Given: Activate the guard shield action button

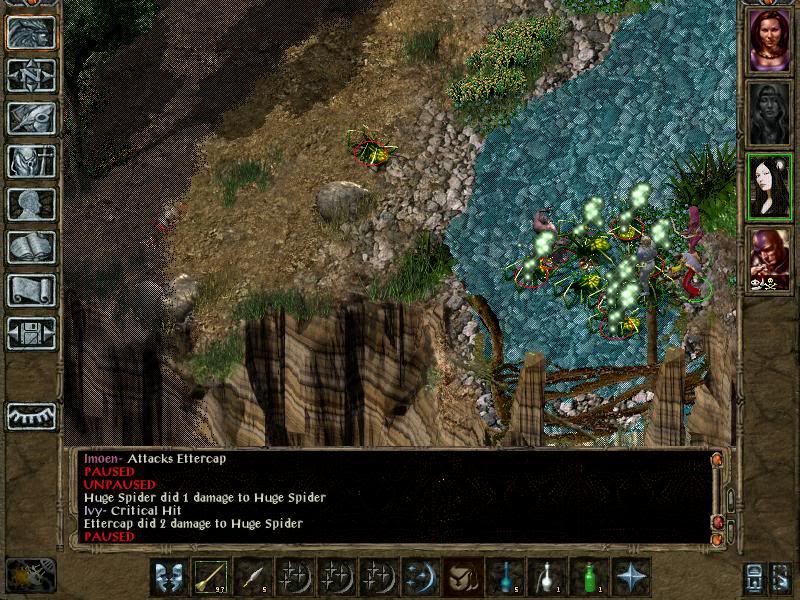Looking at the screenshot, I should [170, 577].
